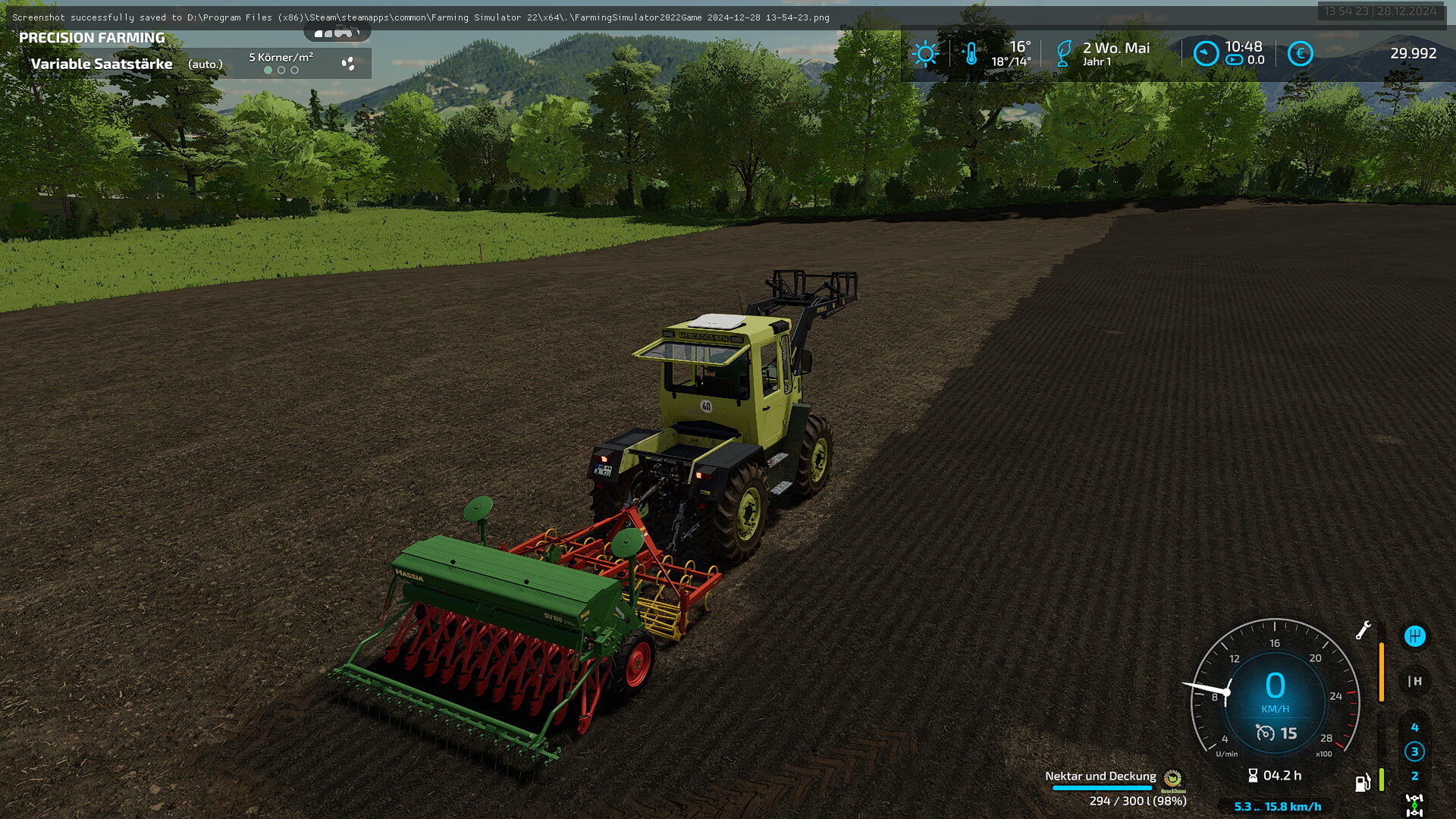Click the fuel pump icon
The width and height of the screenshot is (1456, 819).
pos(1362,783)
